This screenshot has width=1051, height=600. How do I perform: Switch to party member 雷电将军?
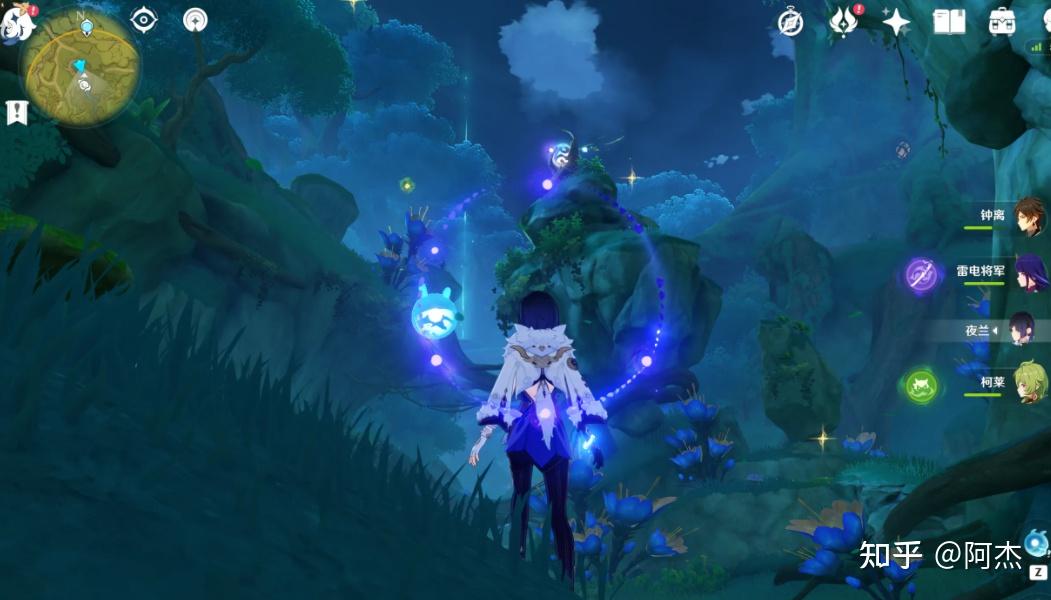pos(1029,272)
